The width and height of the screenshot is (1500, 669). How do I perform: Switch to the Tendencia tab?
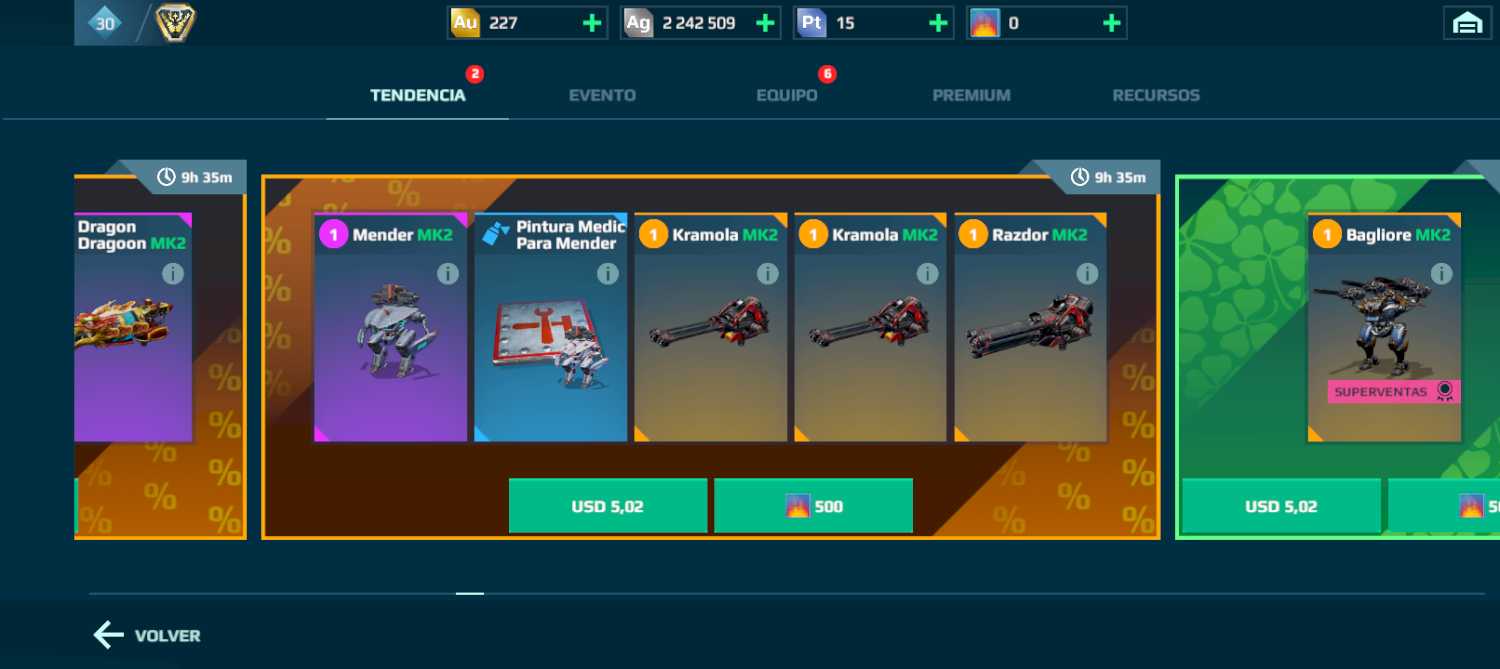click(418, 96)
